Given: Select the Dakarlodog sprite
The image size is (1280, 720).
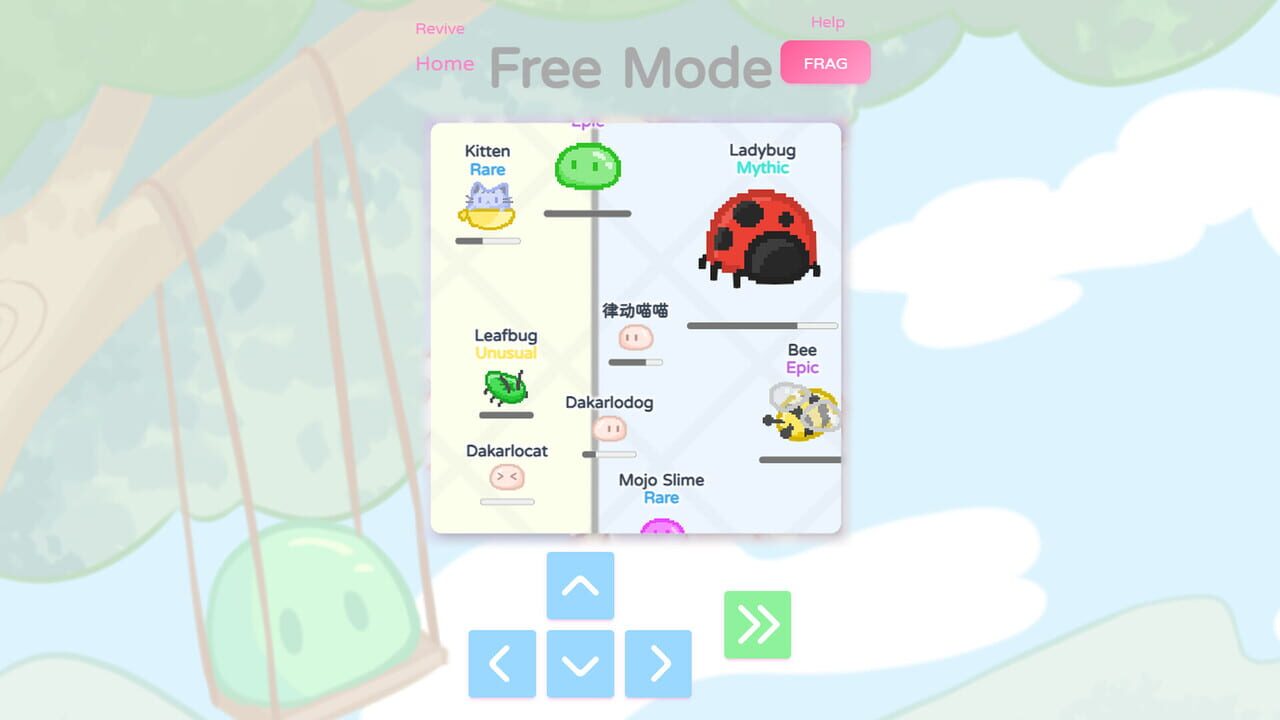Looking at the screenshot, I should point(611,429).
